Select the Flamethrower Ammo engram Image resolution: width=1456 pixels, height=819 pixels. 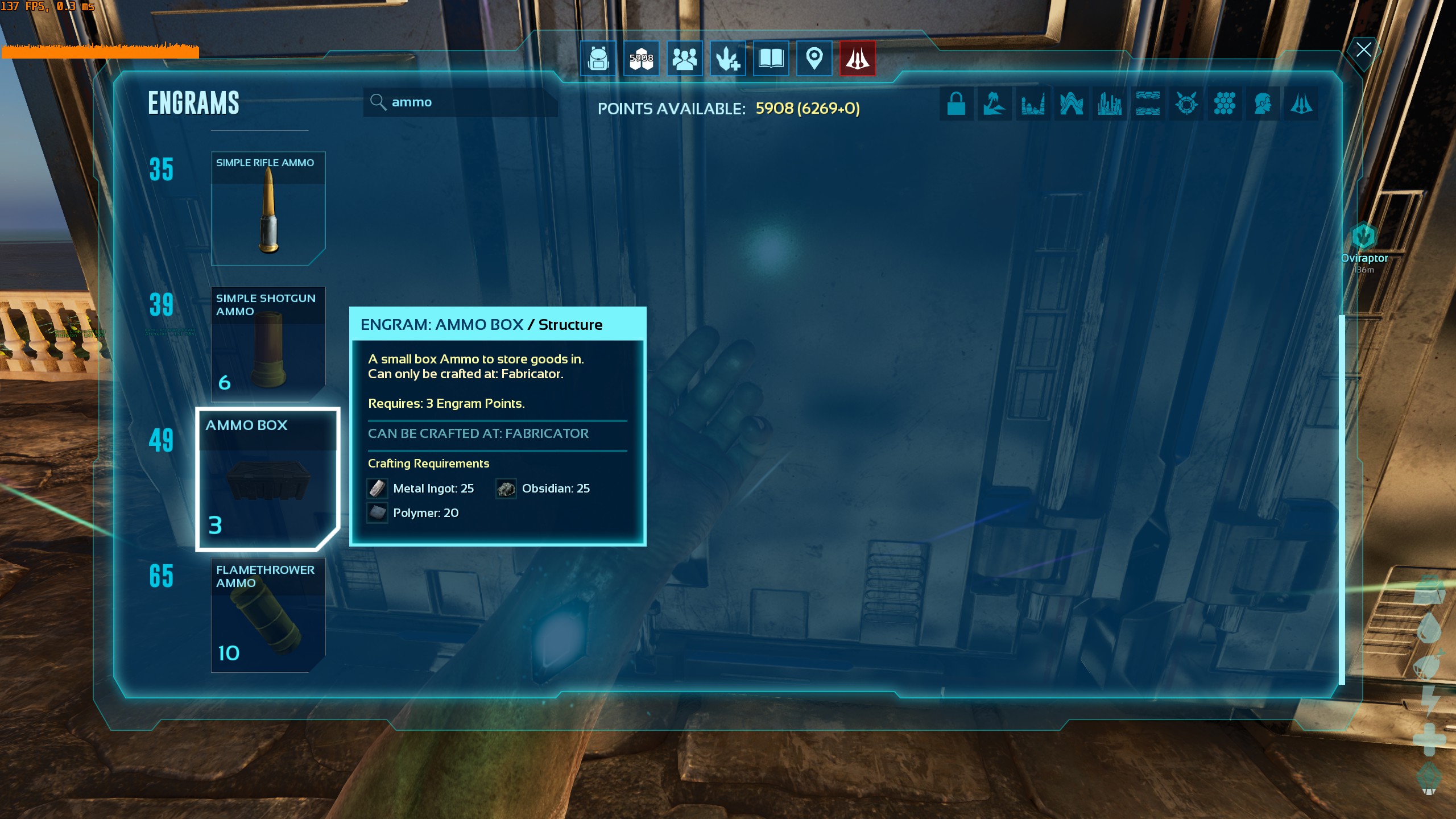[268, 615]
